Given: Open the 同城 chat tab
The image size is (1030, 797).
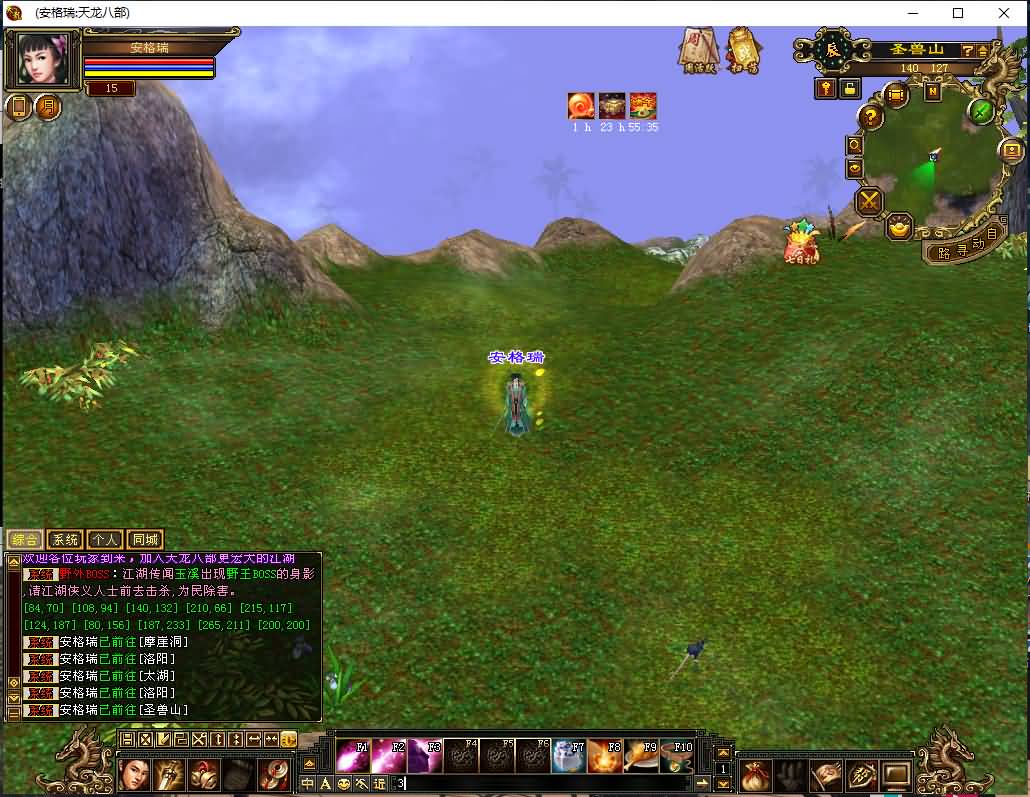Looking at the screenshot, I should click(x=145, y=540).
